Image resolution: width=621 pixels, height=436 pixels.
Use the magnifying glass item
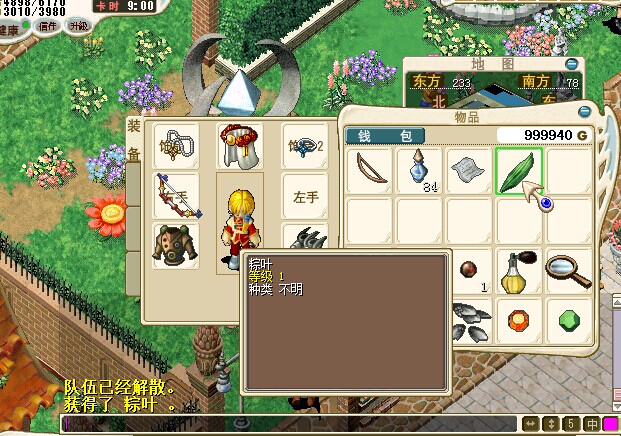pyautogui.click(x=567, y=270)
